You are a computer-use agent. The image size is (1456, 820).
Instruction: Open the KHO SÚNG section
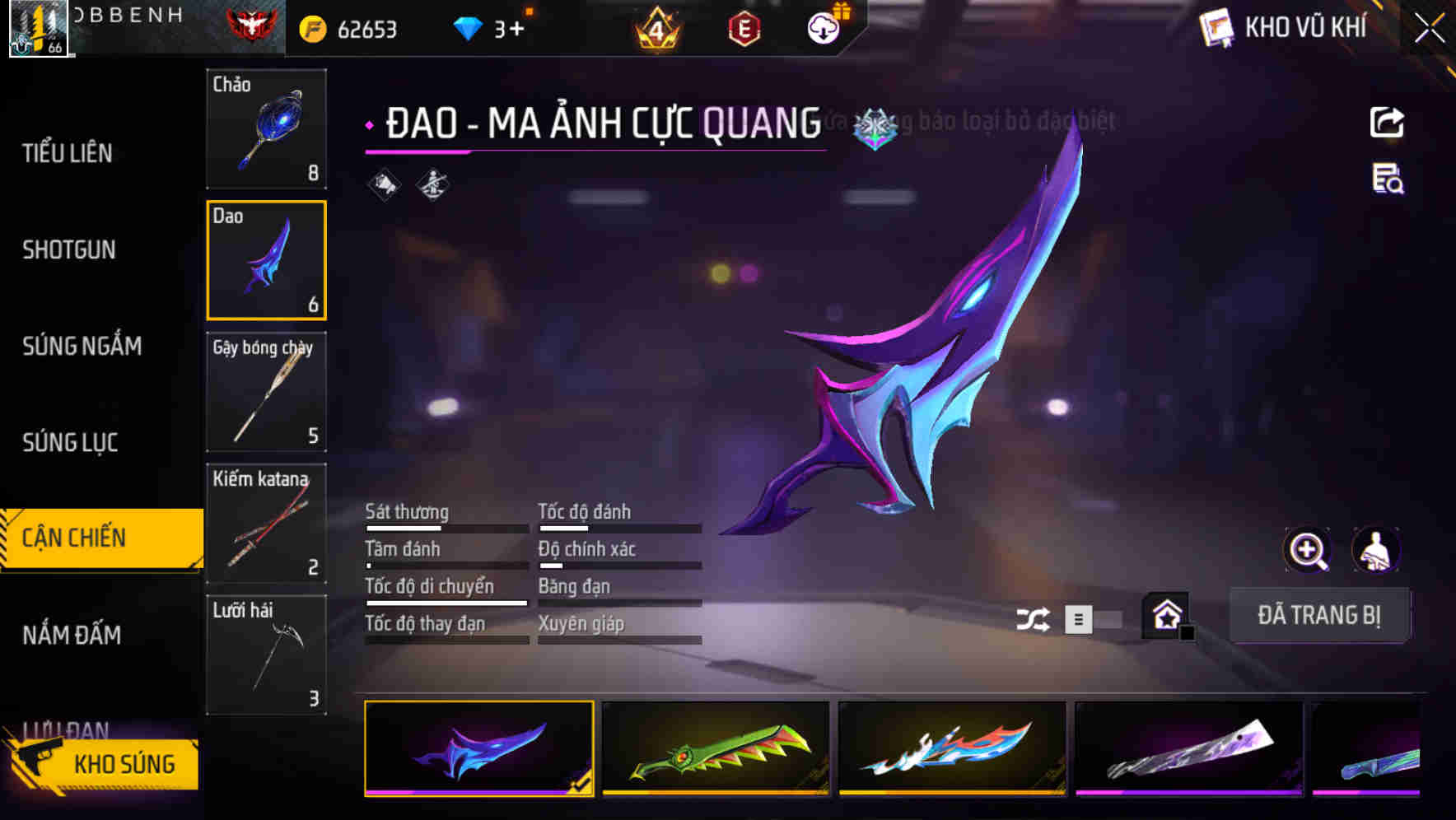[124, 762]
